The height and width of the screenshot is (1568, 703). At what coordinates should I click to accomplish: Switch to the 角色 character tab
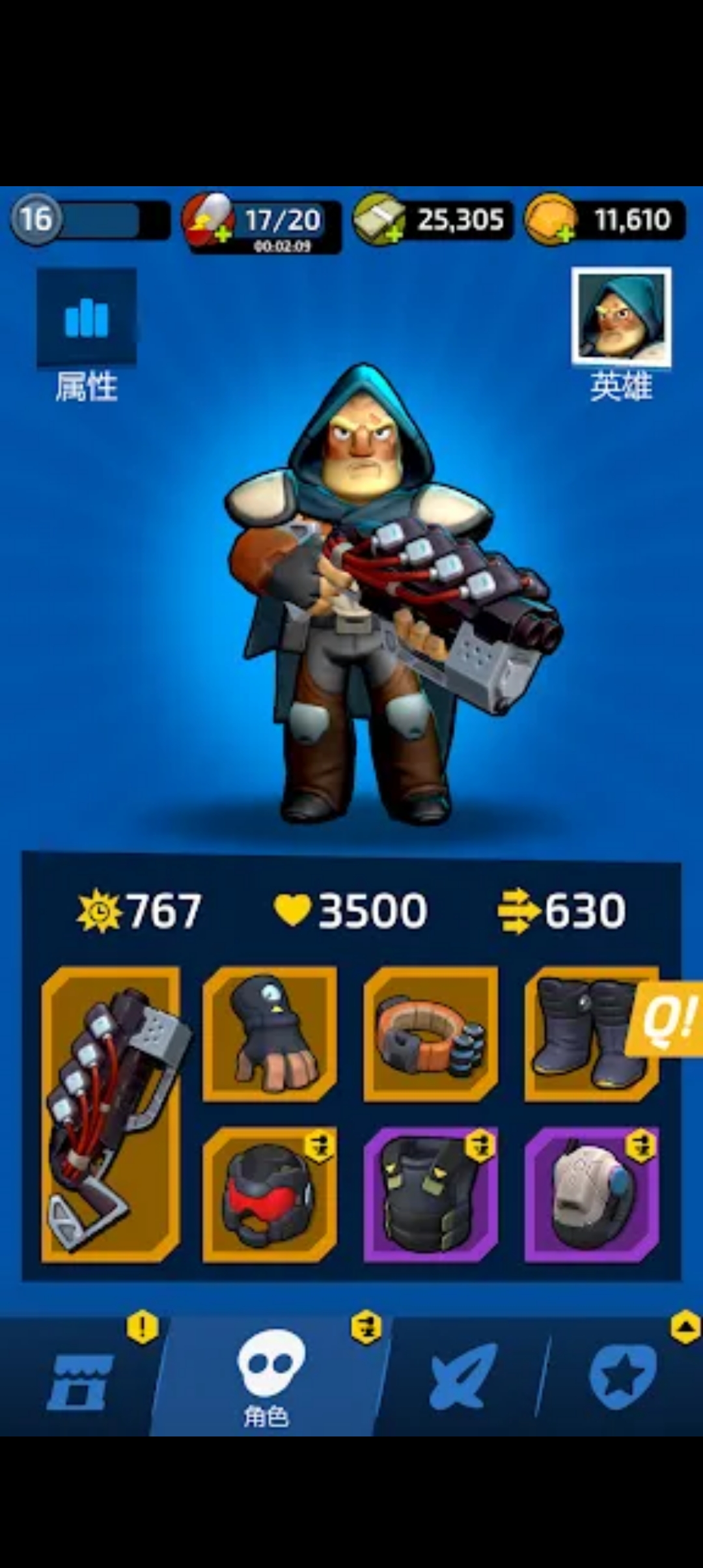point(269,1377)
